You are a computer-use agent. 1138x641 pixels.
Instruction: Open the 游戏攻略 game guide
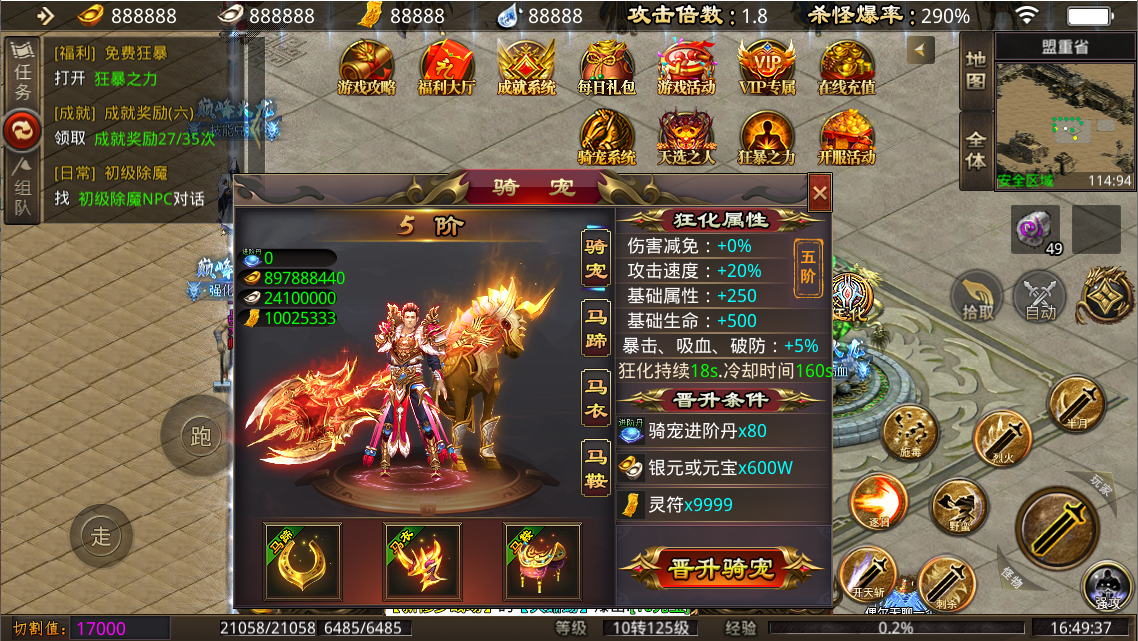pyautogui.click(x=367, y=66)
